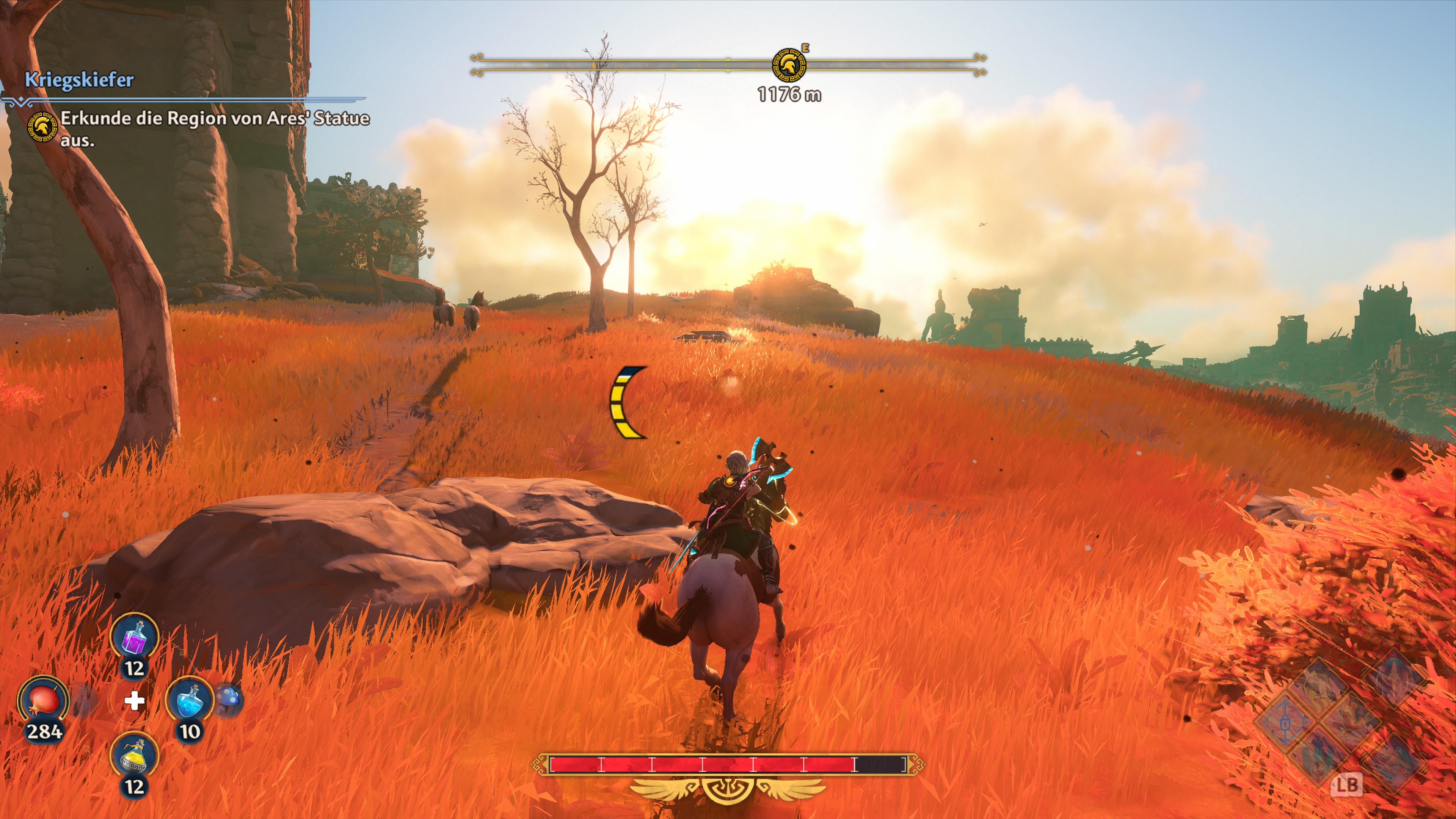Use the red pomegranate health item

[44, 700]
